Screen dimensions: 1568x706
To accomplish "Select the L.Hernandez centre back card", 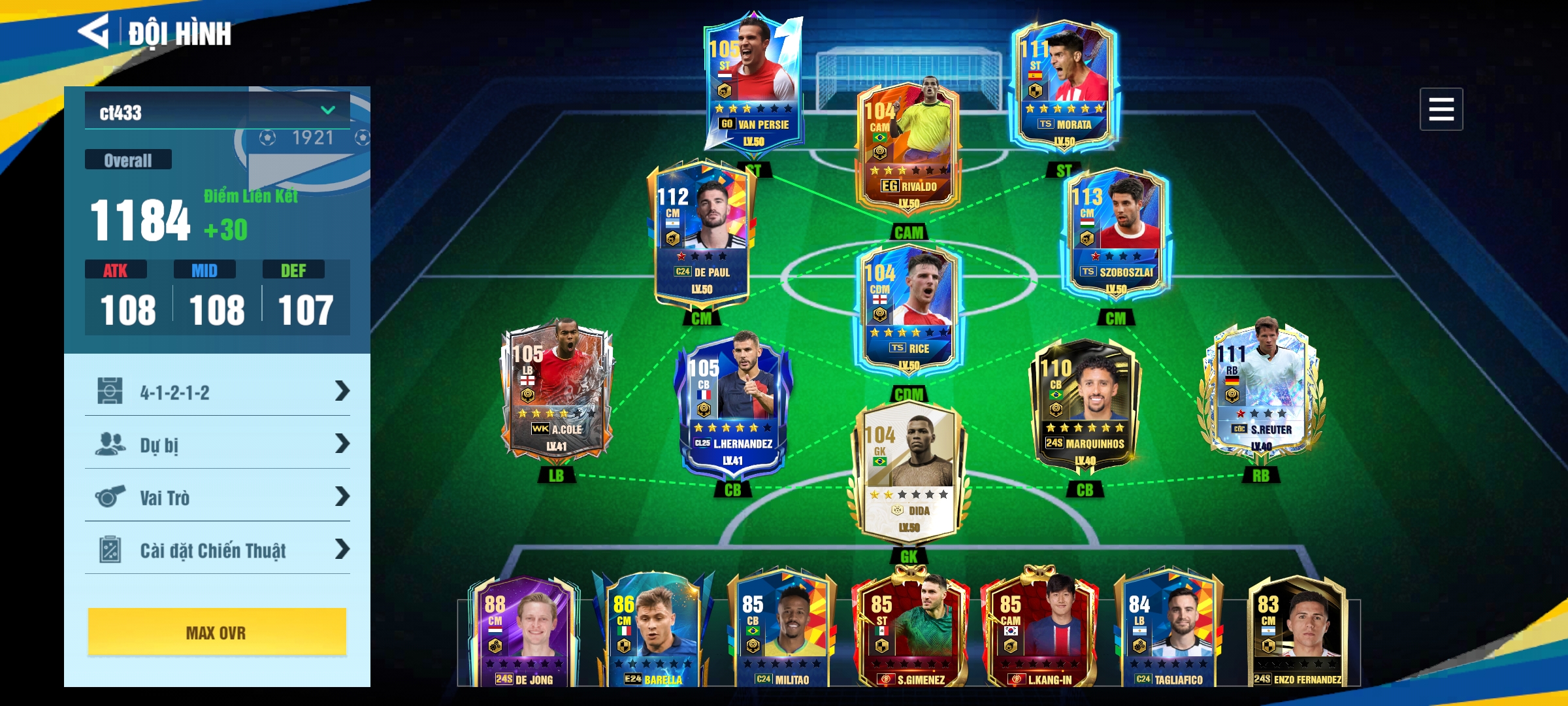I will pyautogui.click(x=733, y=405).
